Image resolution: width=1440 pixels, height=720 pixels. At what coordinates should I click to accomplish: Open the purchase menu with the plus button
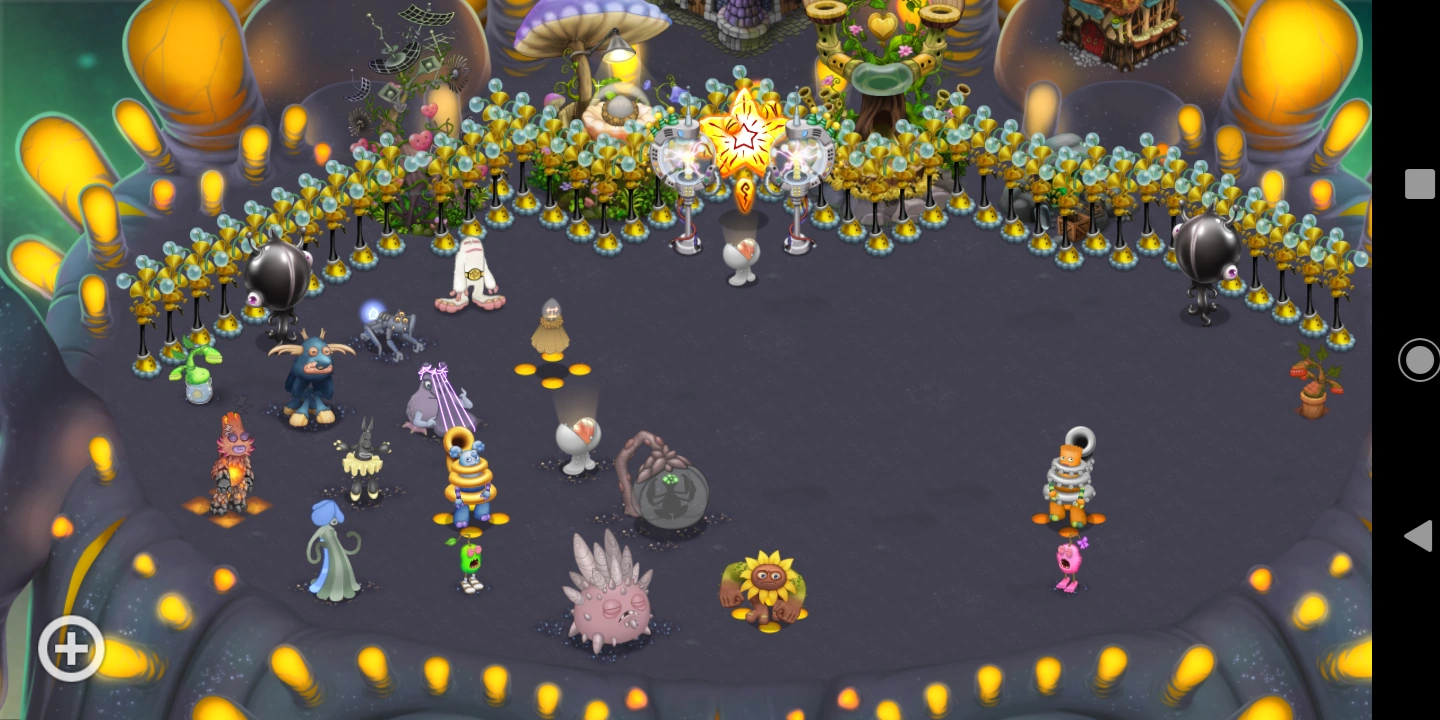tap(70, 648)
